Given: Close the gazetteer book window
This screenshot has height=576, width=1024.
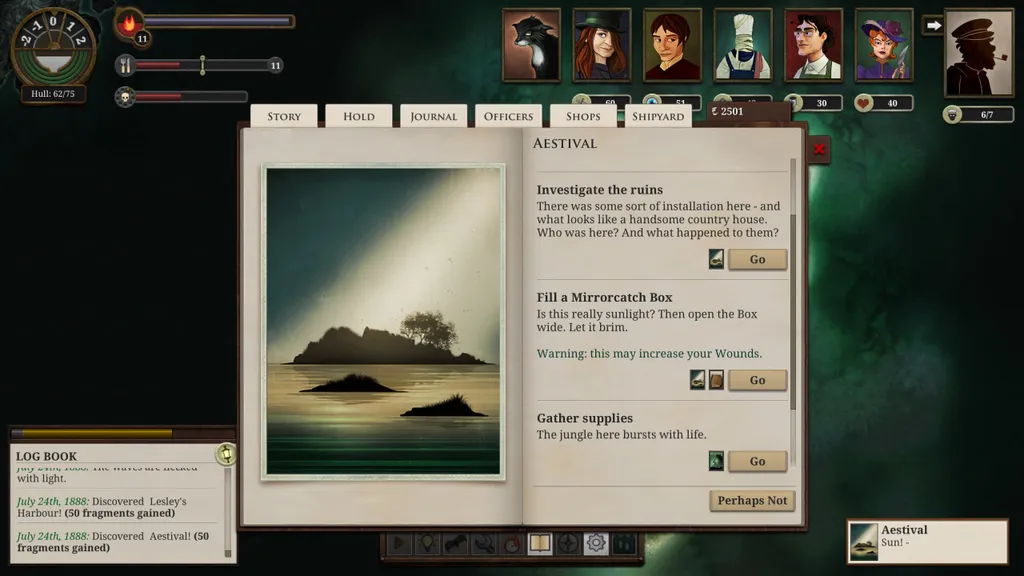Looking at the screenshot, I should (x=819, y=150).
